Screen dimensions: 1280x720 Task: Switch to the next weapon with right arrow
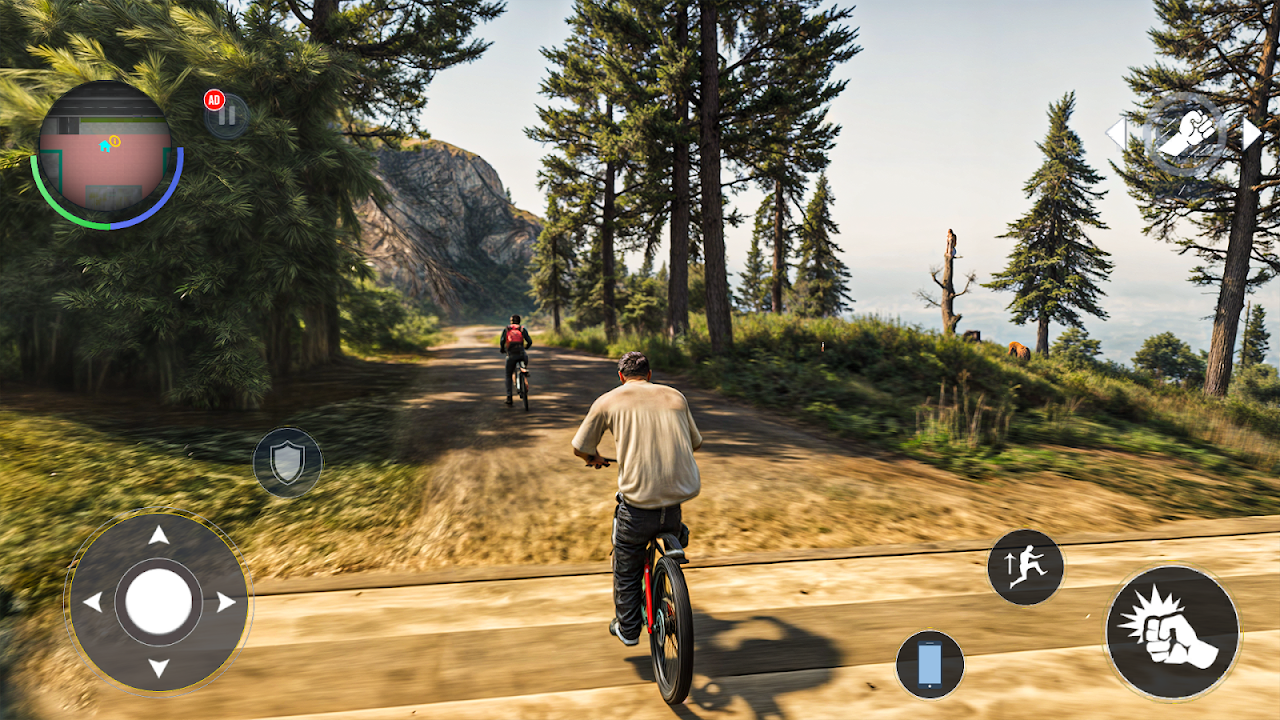pos(1252,133)
